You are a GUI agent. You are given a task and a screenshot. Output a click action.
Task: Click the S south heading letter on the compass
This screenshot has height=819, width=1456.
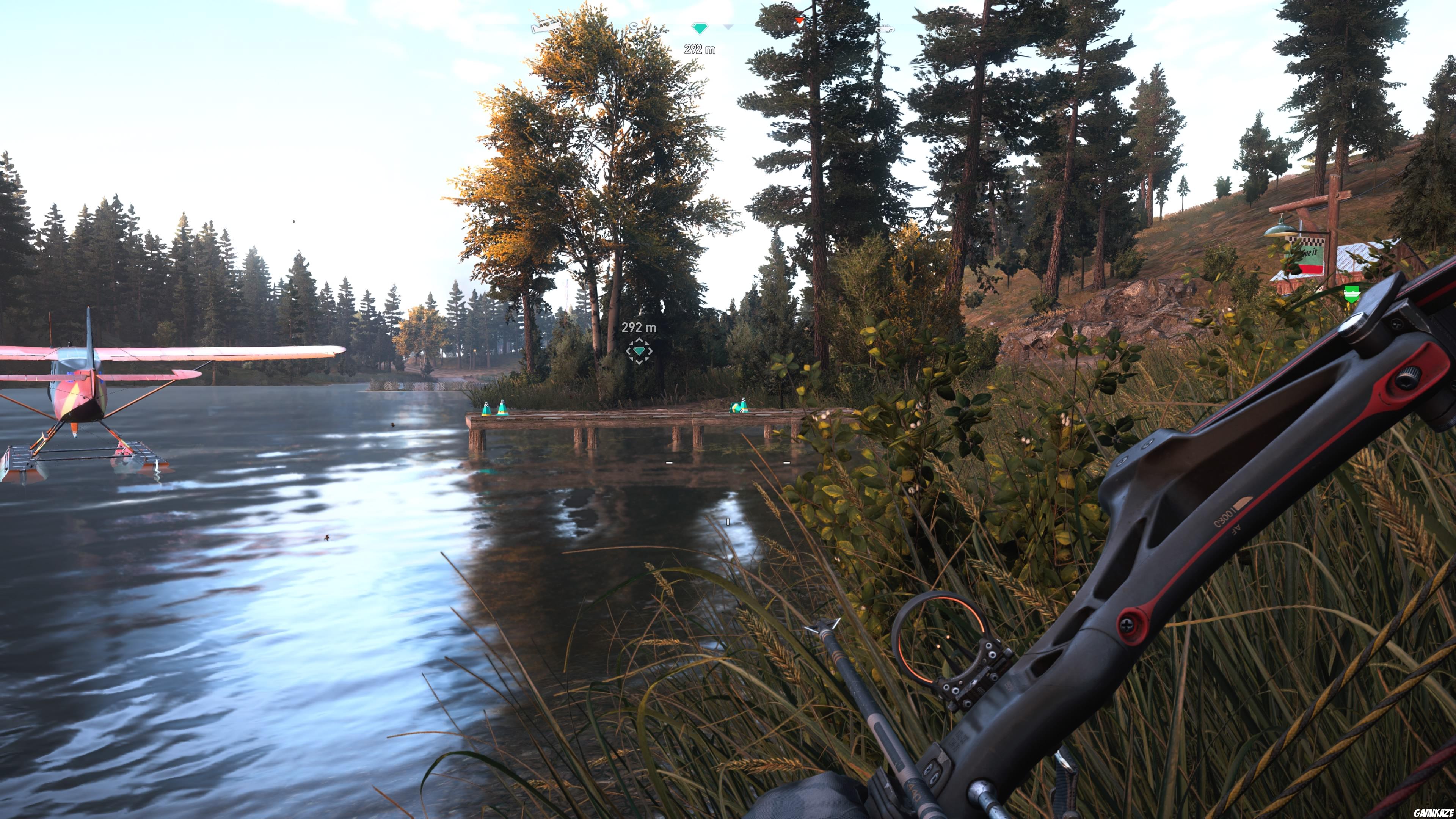634,27
